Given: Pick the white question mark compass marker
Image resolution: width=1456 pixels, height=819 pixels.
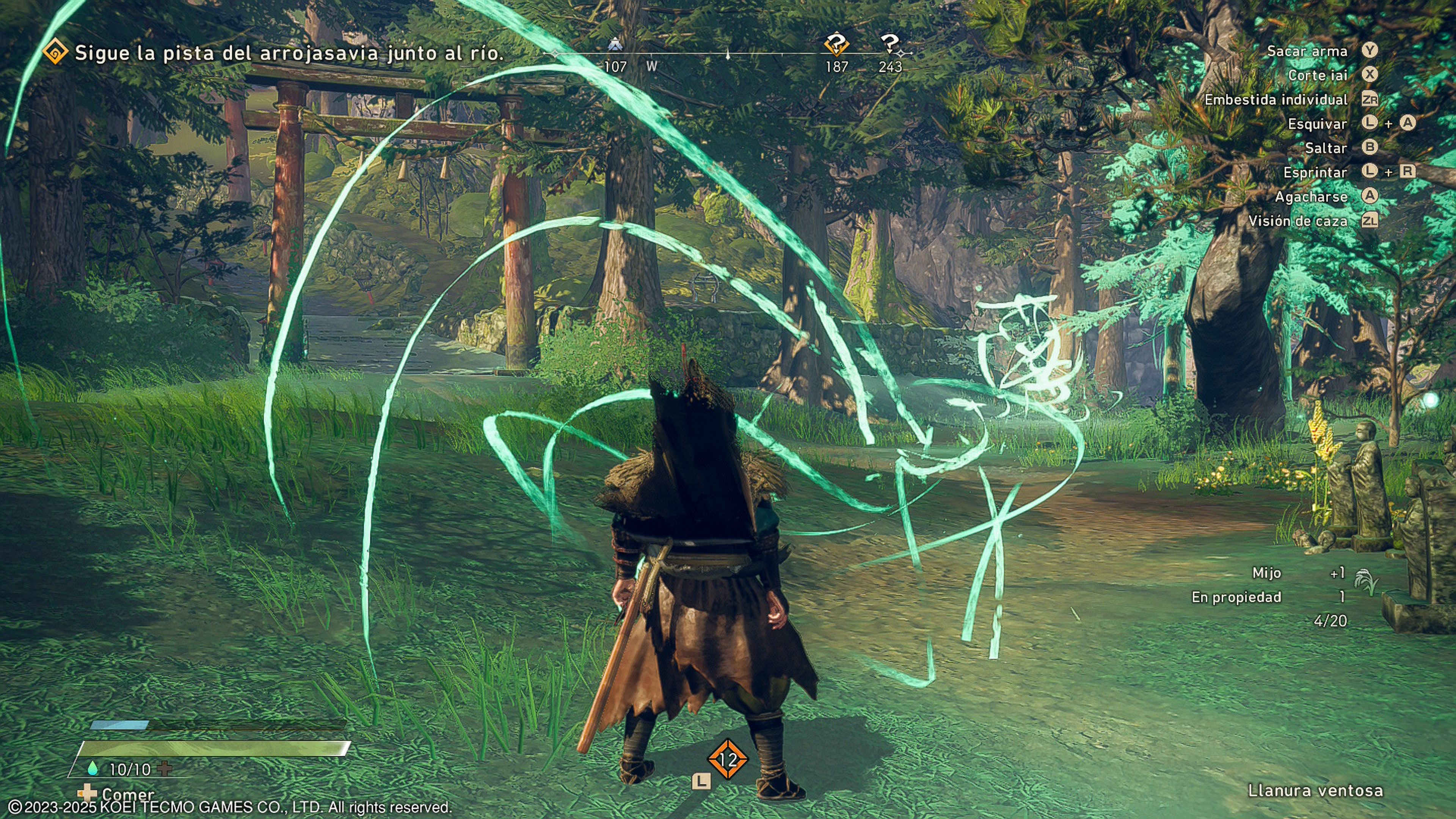Looking at the screenshot, I should point(890,43).
